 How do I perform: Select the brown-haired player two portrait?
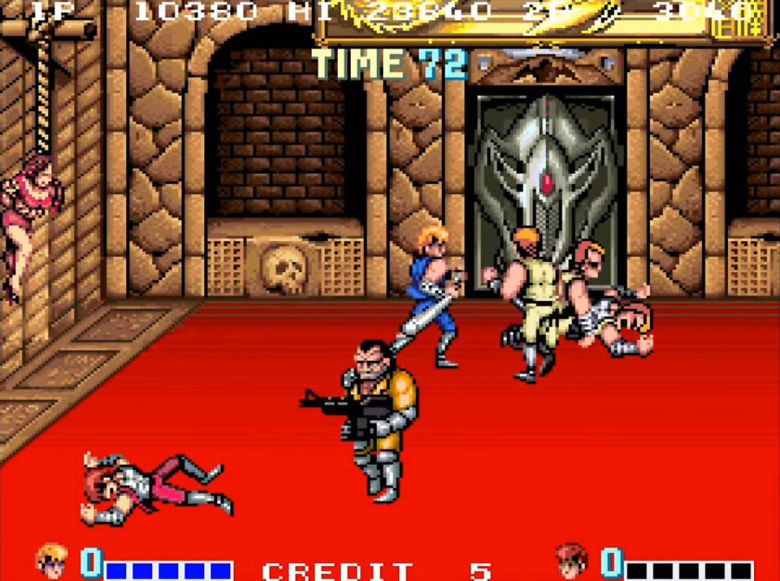pyautogui.click(x=571, y=561)
